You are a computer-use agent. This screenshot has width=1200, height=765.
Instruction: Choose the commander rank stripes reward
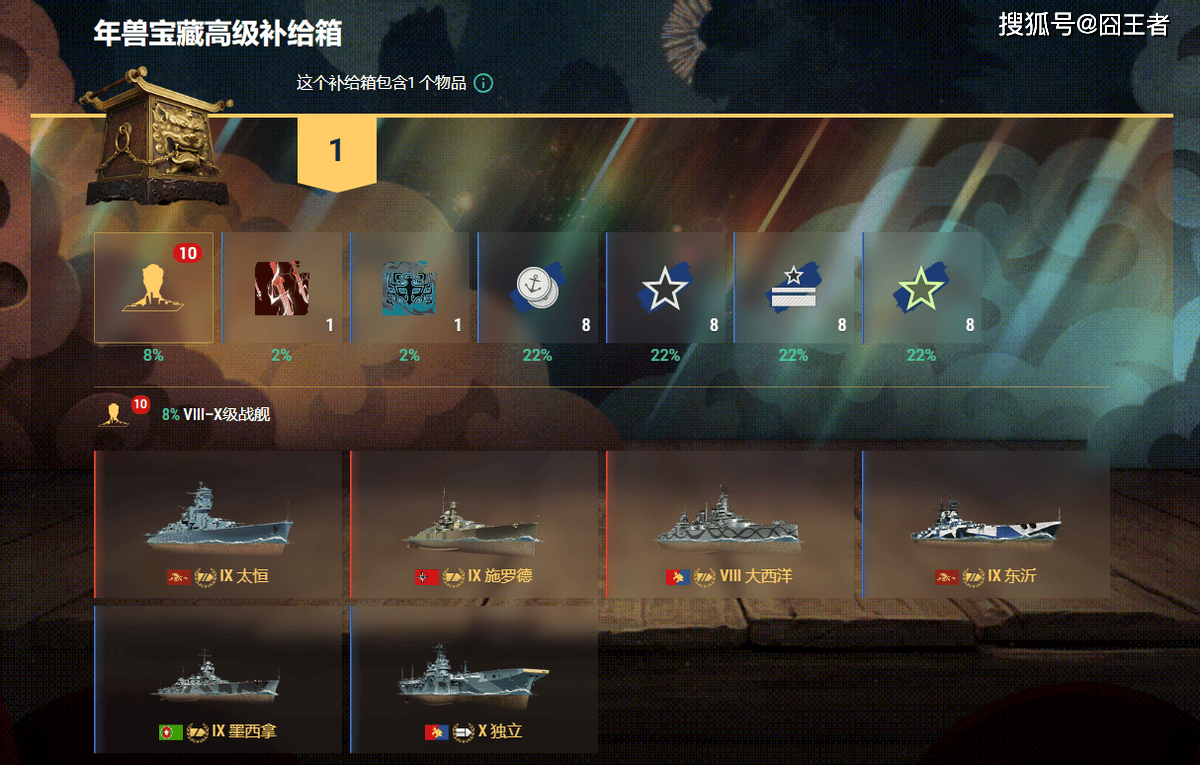(x=794, y=288)
